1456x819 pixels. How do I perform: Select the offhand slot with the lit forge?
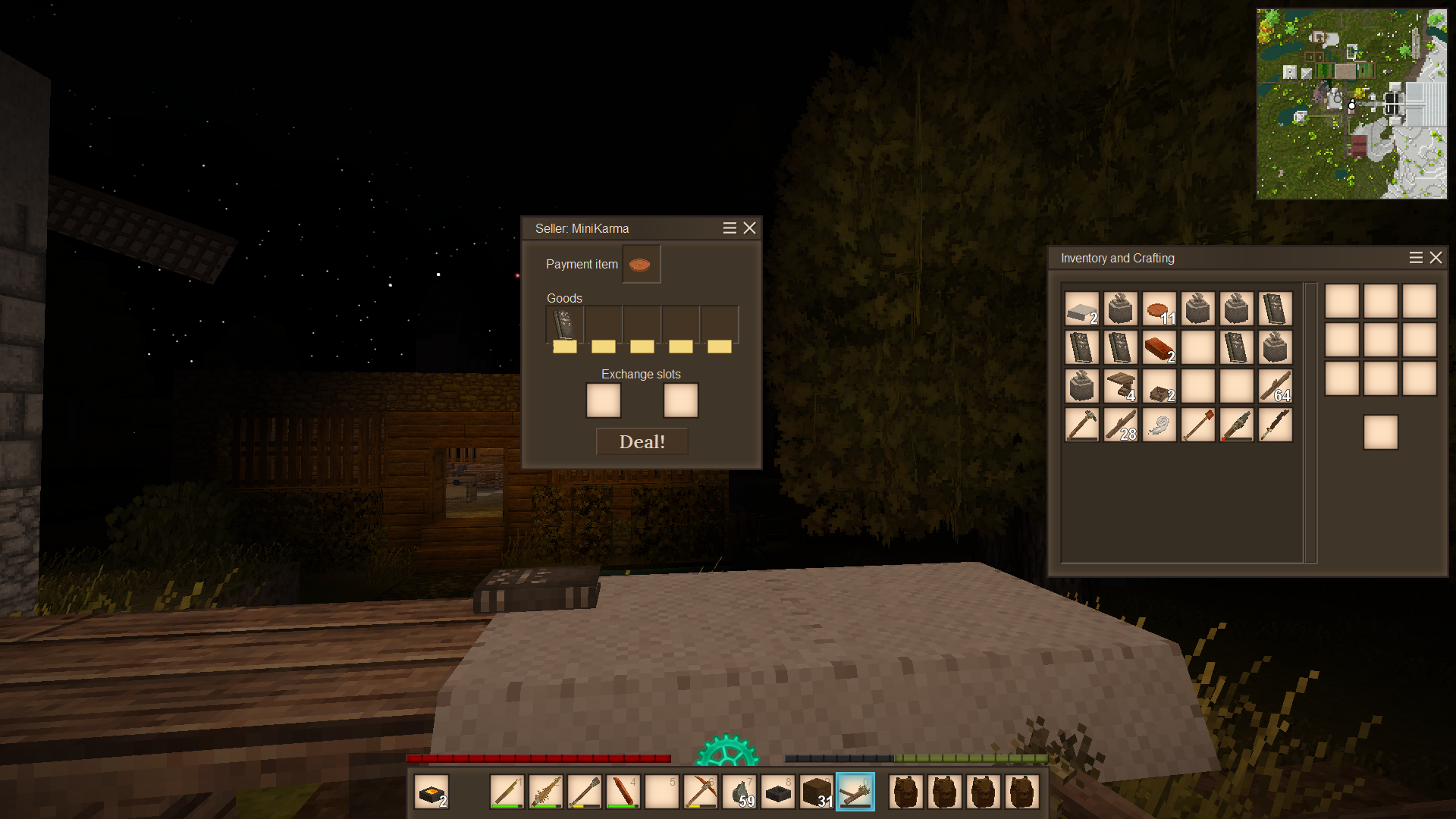coord(432,792)
